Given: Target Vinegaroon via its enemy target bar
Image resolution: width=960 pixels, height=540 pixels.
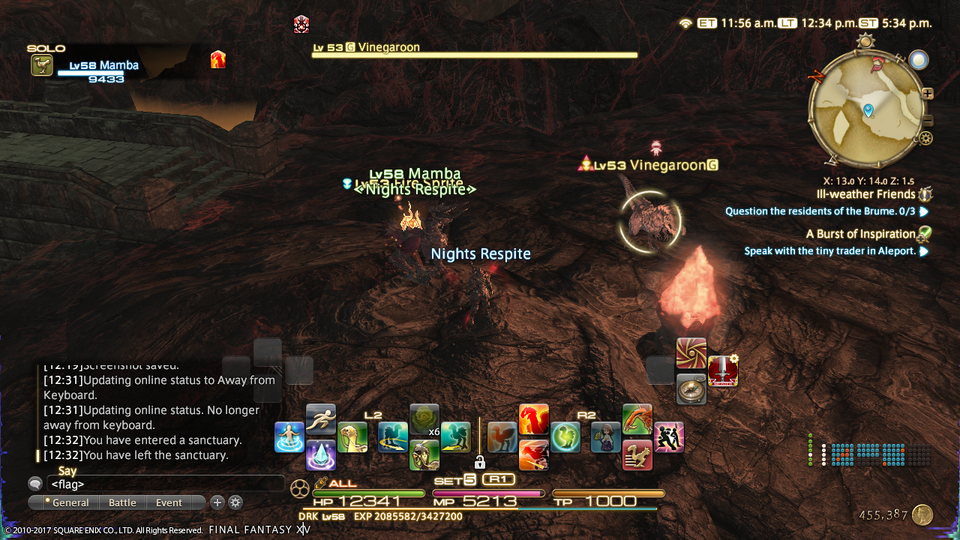Looking at the screenshot, I should coord(475,54).
